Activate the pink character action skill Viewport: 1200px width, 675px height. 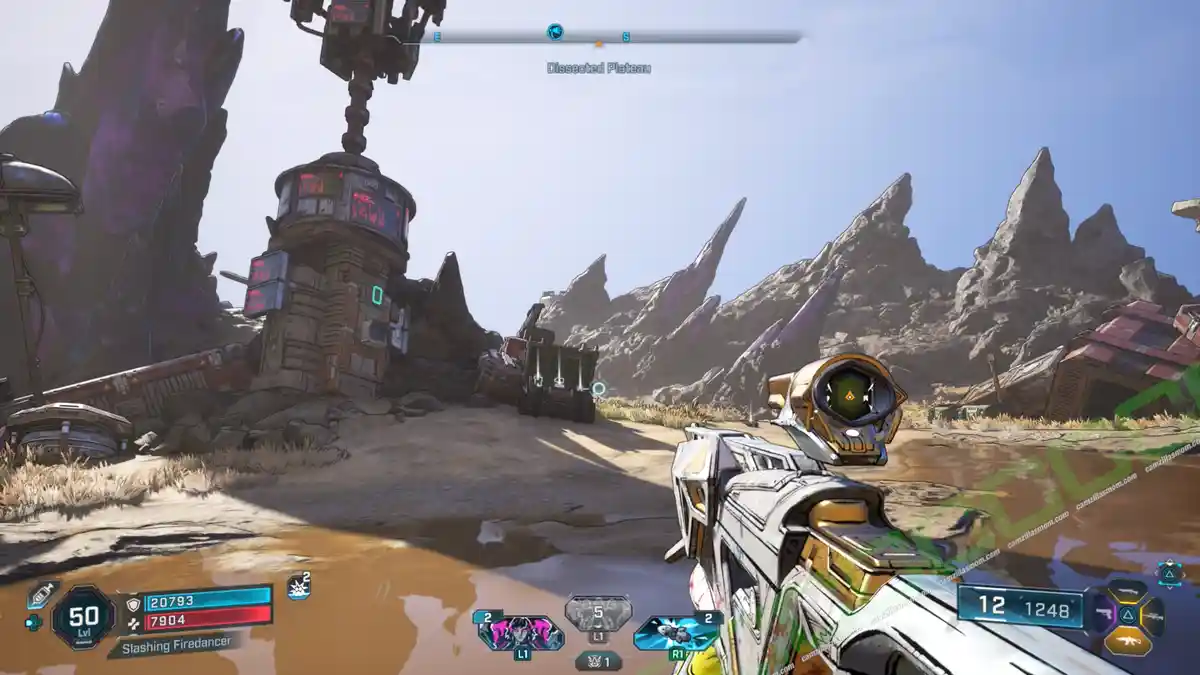click(x=520, y=633)
